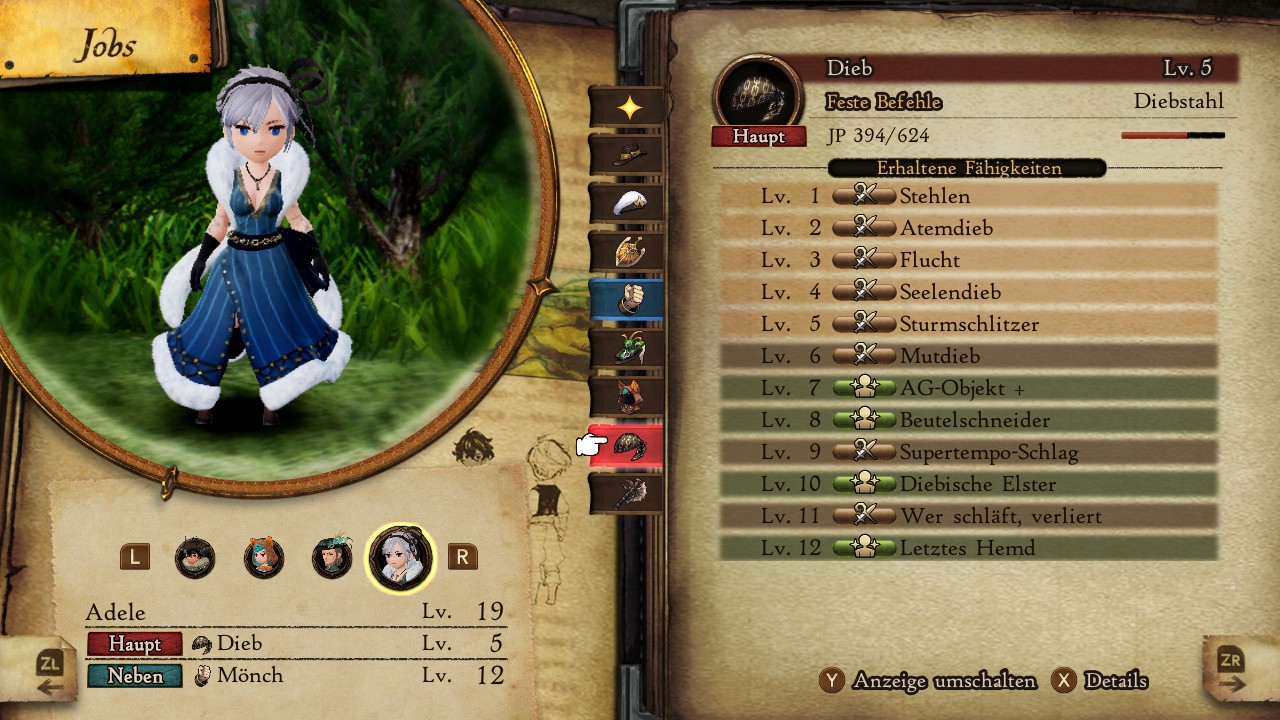Choose the feathered-hat man portrait
This screenshot has width=1280, height=720.
pyautogui.click(x=332, y=557)
